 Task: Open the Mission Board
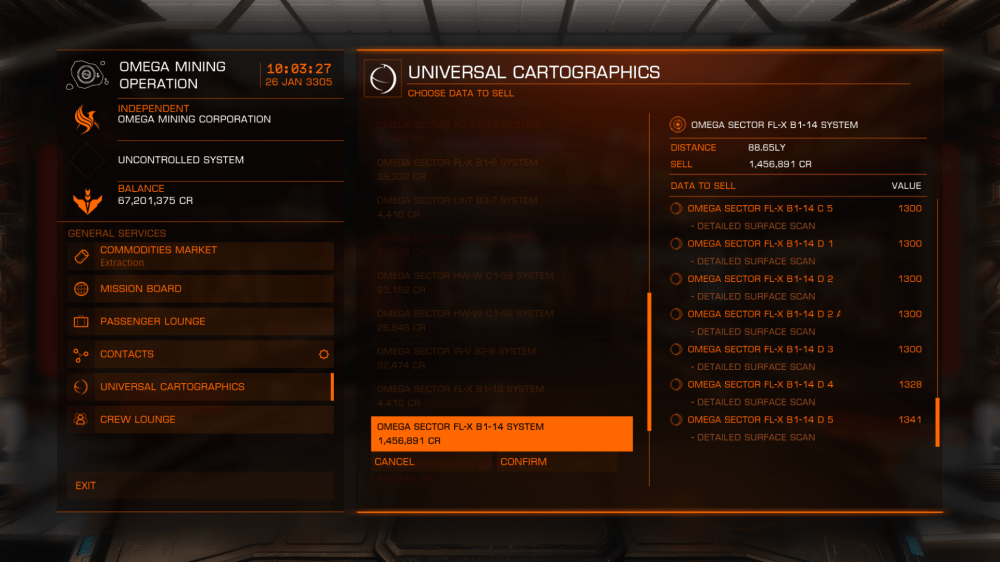pyautogui.click(x=200, y=289)
